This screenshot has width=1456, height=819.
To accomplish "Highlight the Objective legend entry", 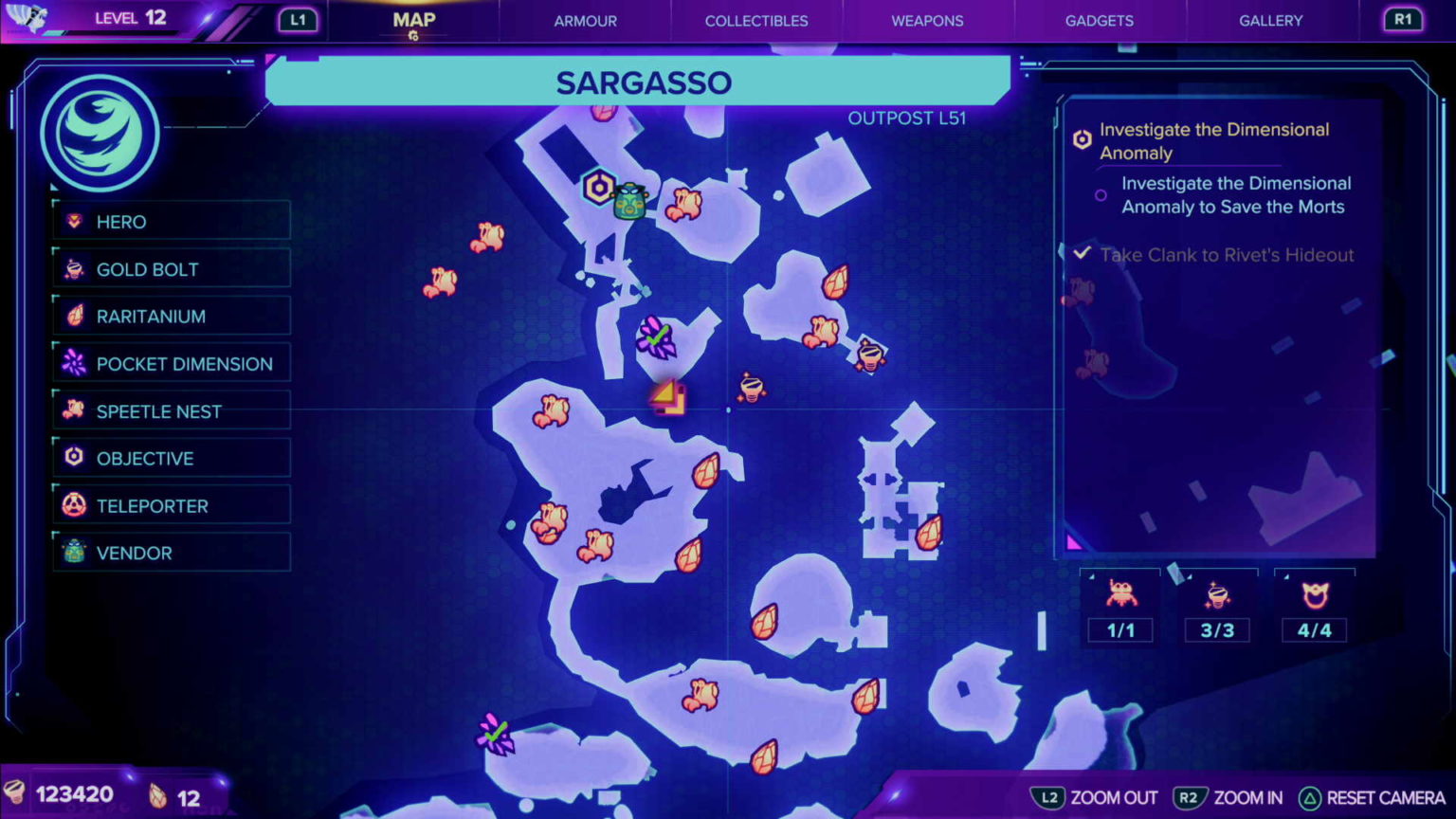I will tap(172, 459).
